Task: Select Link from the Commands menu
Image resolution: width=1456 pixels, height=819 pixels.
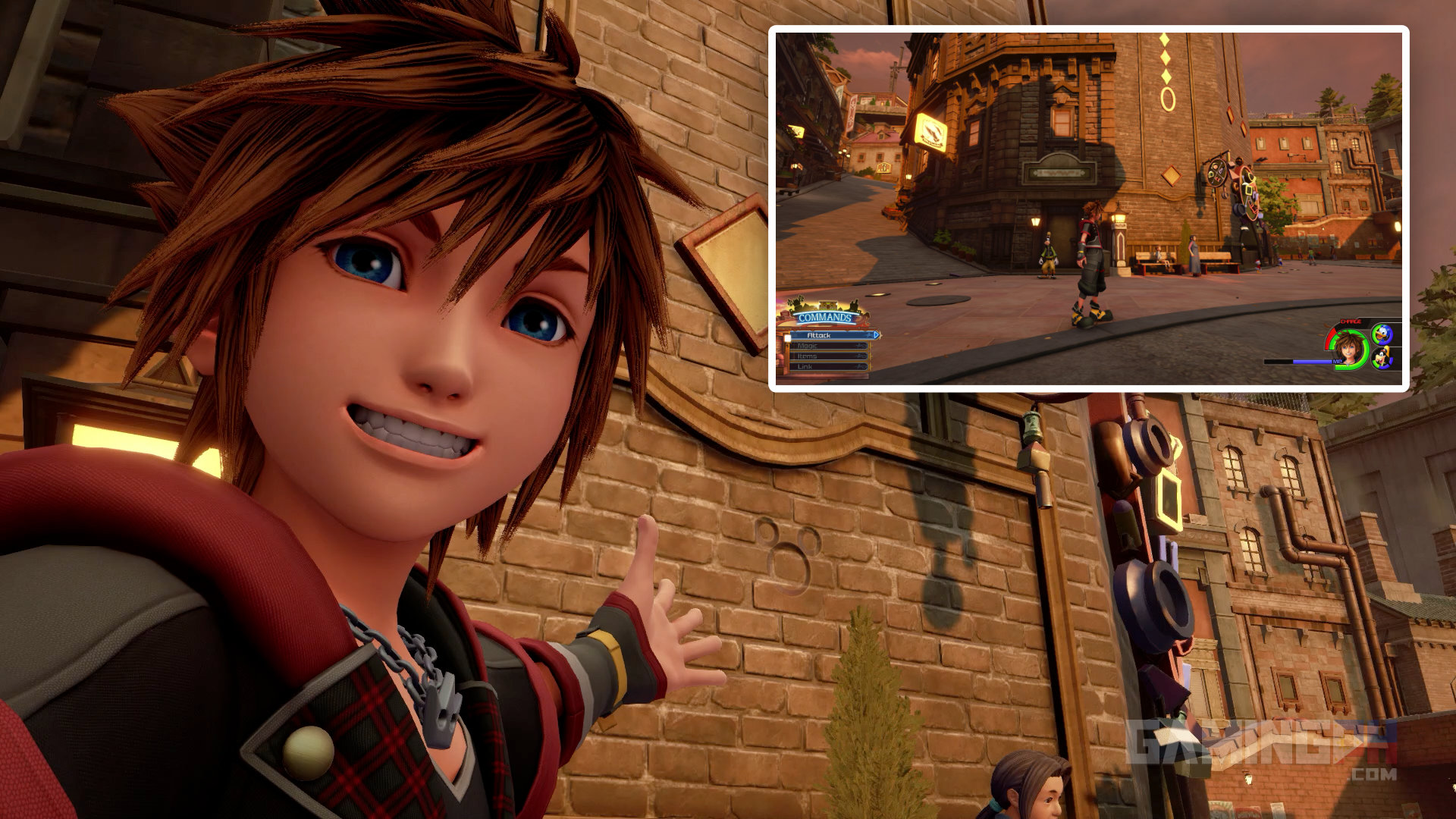Action: click(x=805, y=367)
